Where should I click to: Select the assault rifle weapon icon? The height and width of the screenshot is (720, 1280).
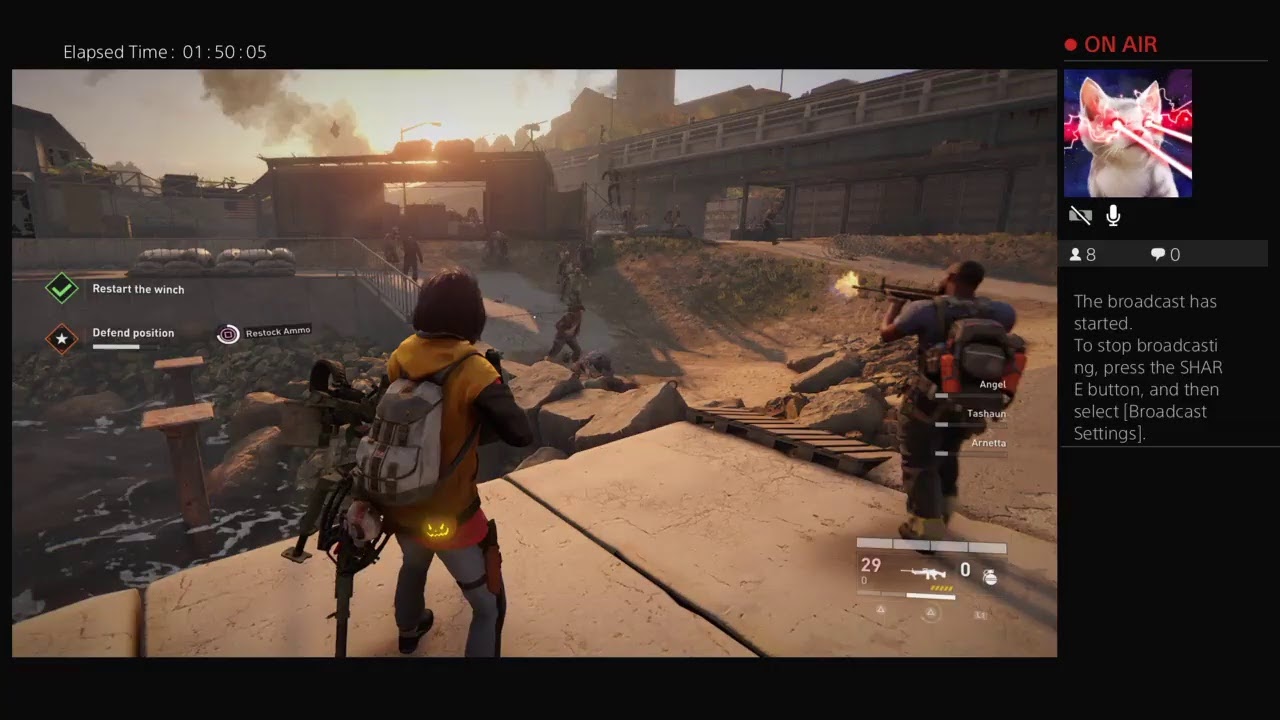pos(923,573)
